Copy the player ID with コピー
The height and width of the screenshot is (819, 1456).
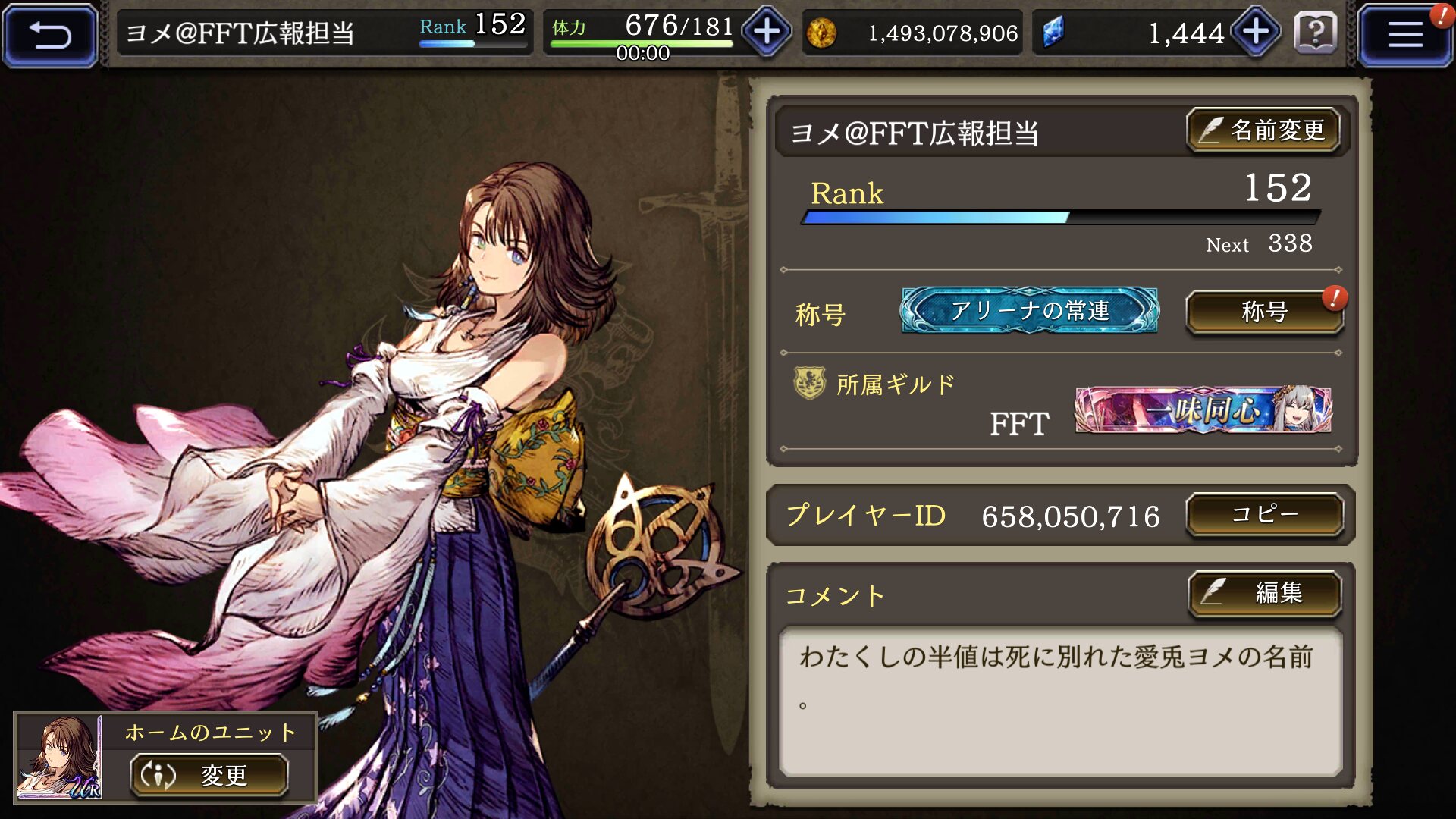[x=1264, y=515]
